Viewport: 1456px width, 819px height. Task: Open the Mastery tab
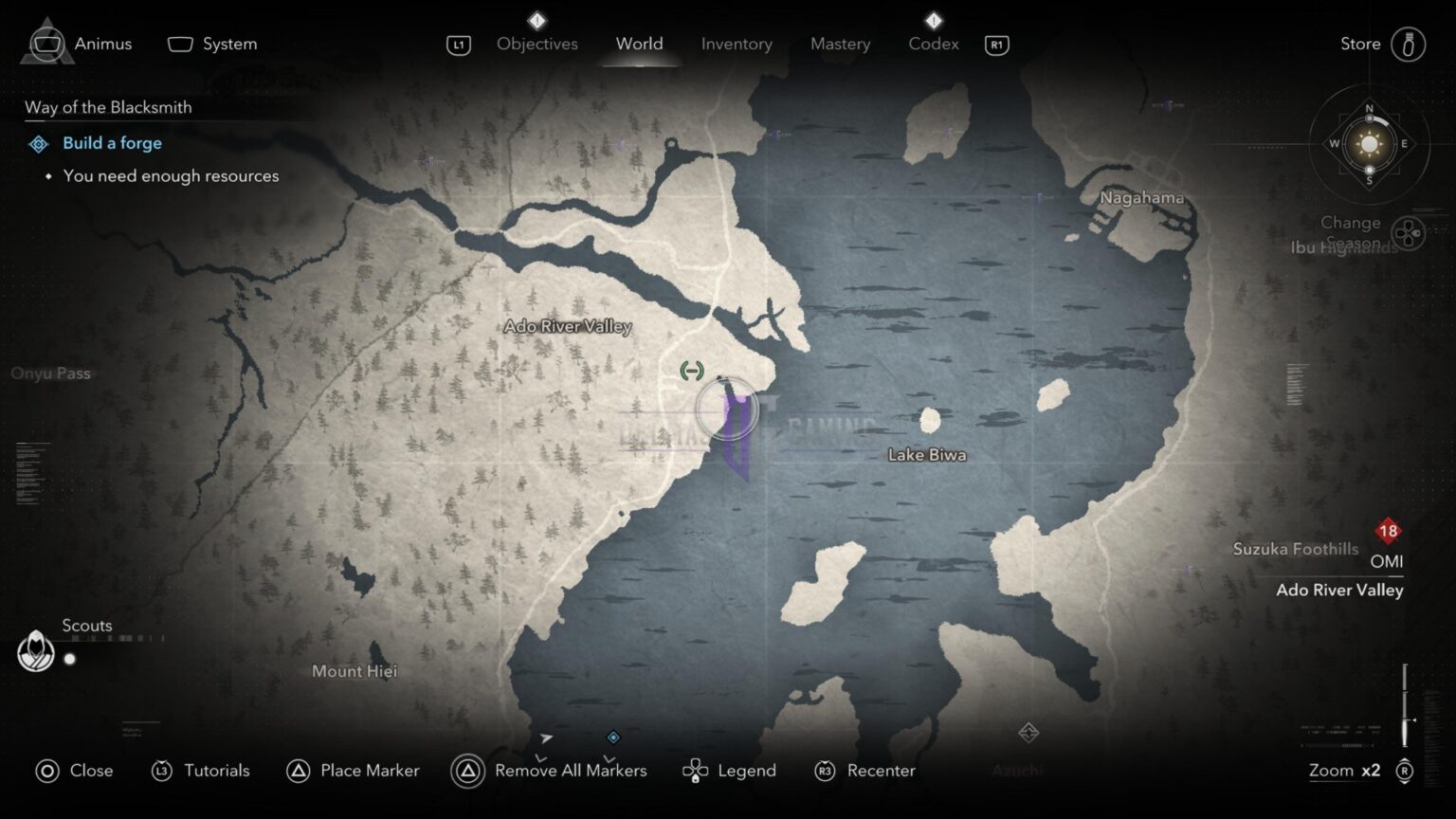coord(840,44)
